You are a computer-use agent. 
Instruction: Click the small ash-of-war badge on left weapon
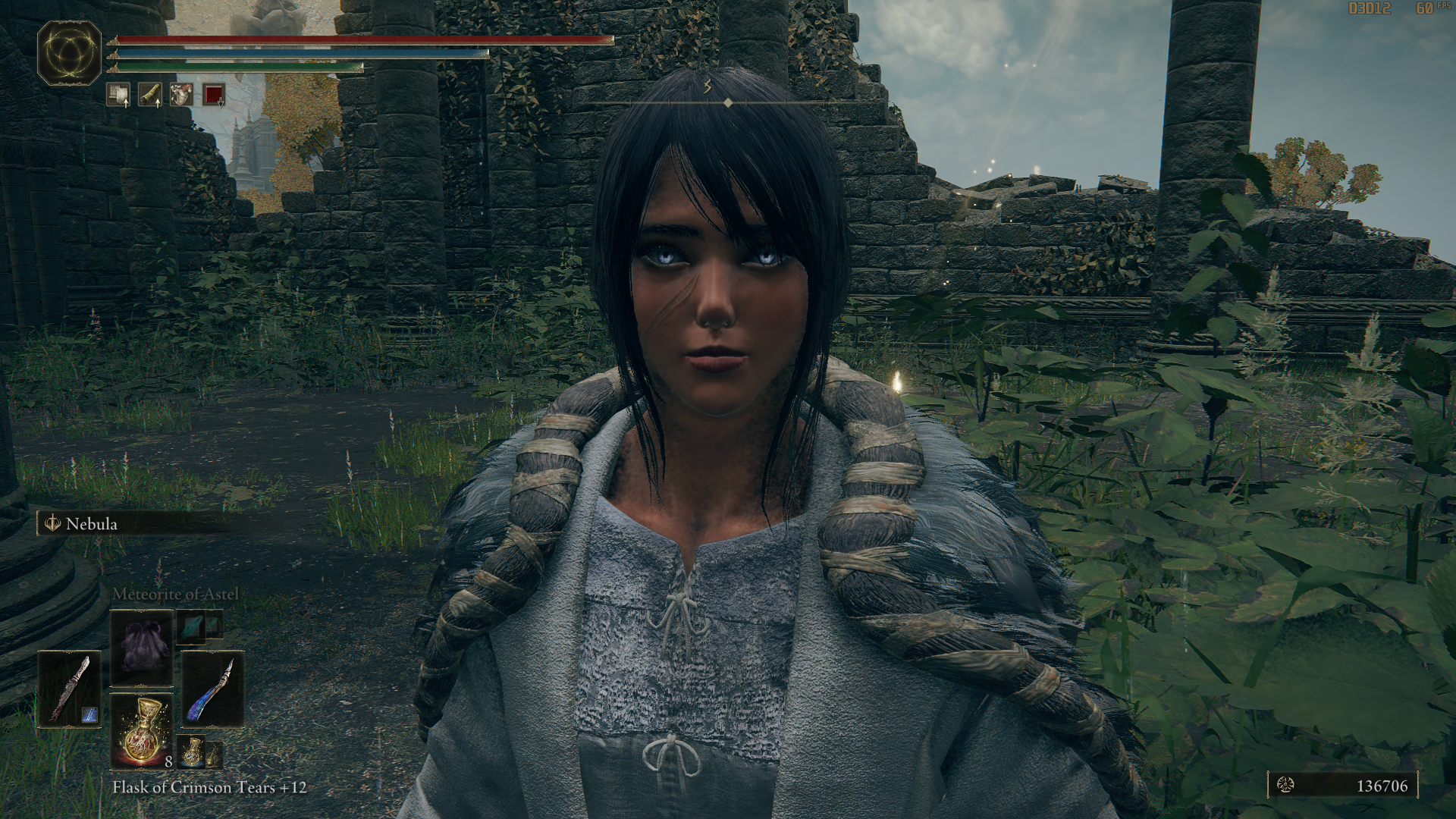click(x=90, y=714)
